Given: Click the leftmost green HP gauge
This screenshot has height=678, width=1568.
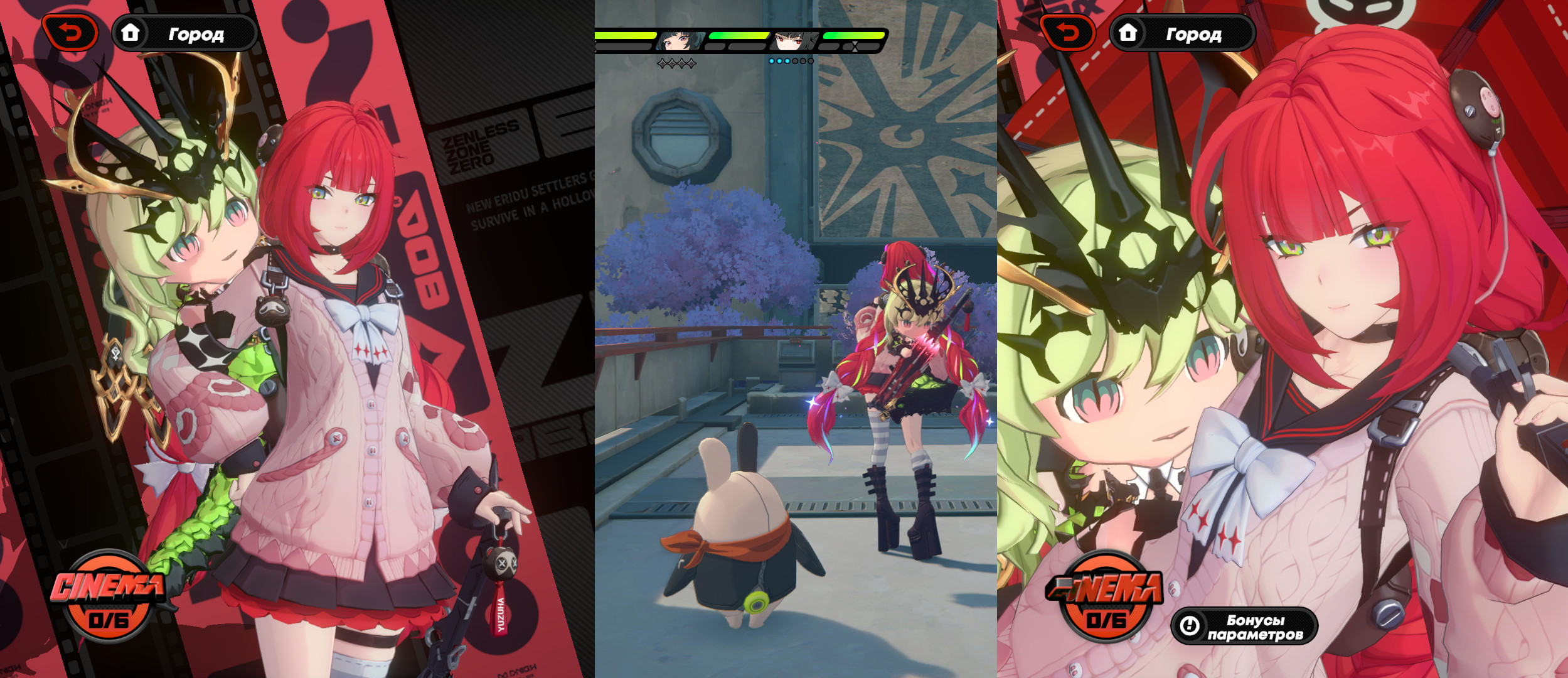Looking at the screenshot, I should pos(626,36).
